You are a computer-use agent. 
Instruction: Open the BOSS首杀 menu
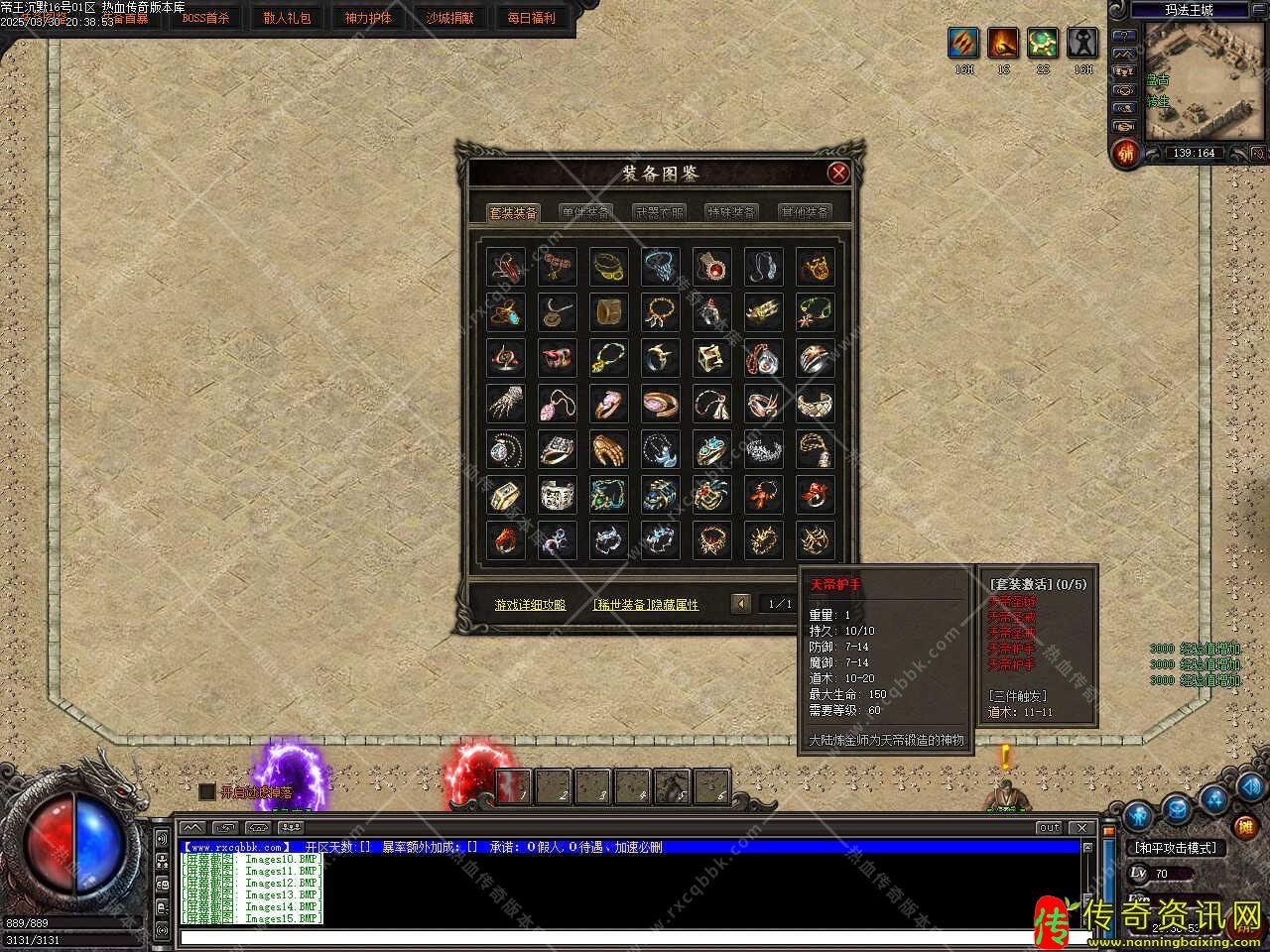[205, 18]
